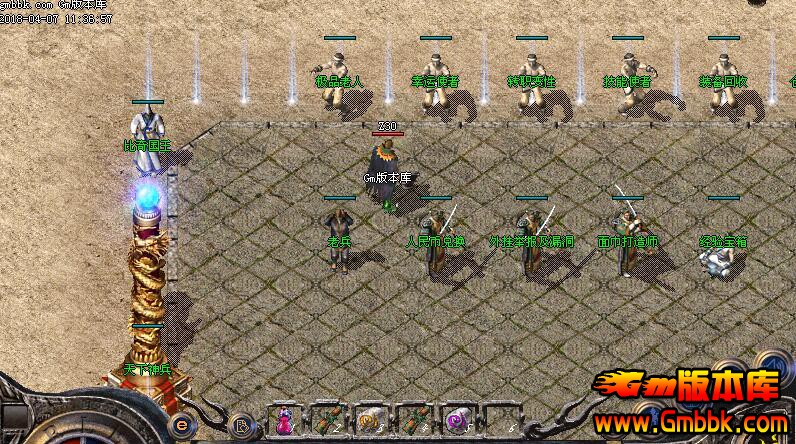This screenshot has width=796, height=444.
Task: Select the green scroll in slot 2
Action: tap(328, 420)
